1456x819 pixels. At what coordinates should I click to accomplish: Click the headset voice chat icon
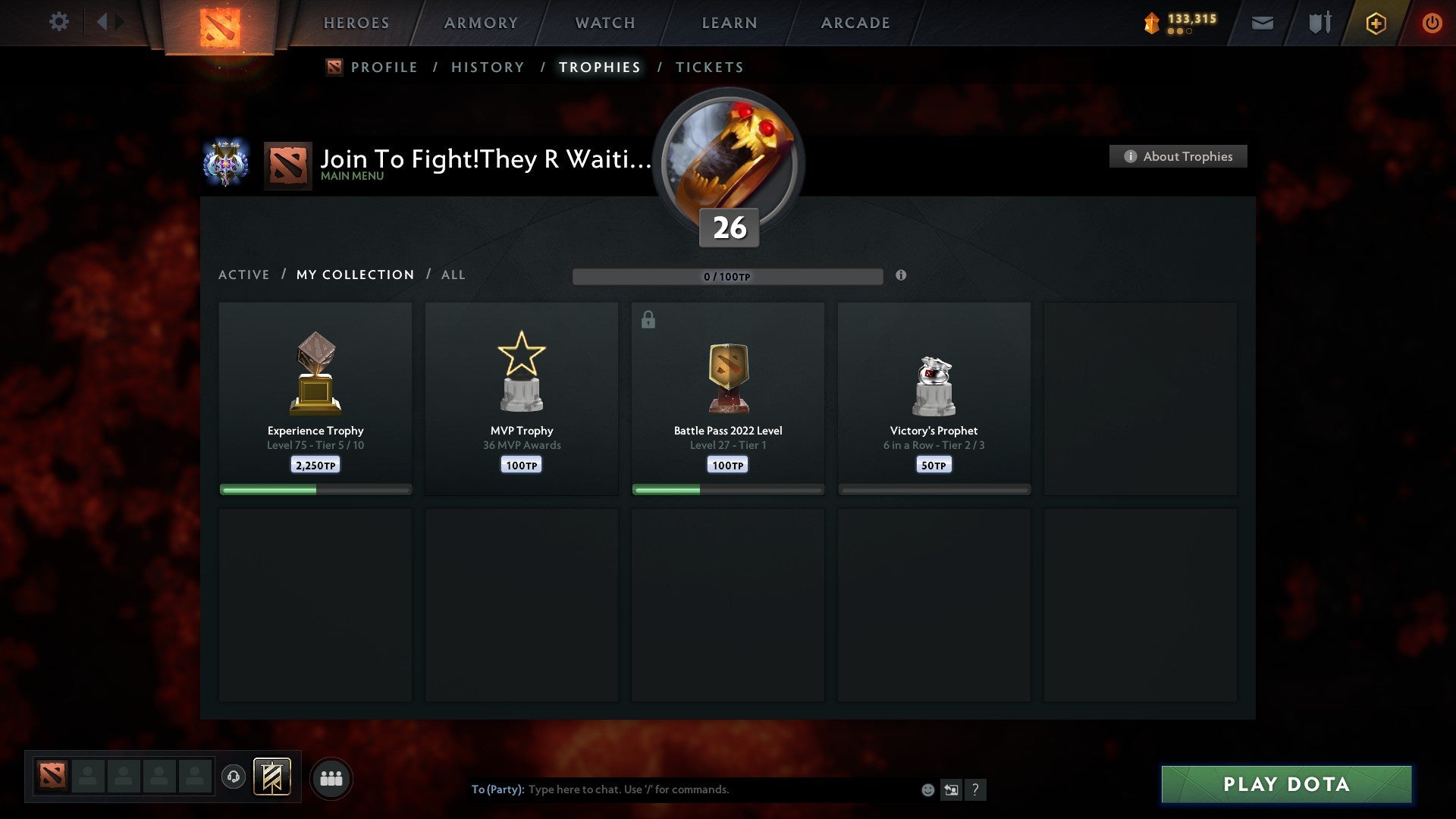click(234, 777)
